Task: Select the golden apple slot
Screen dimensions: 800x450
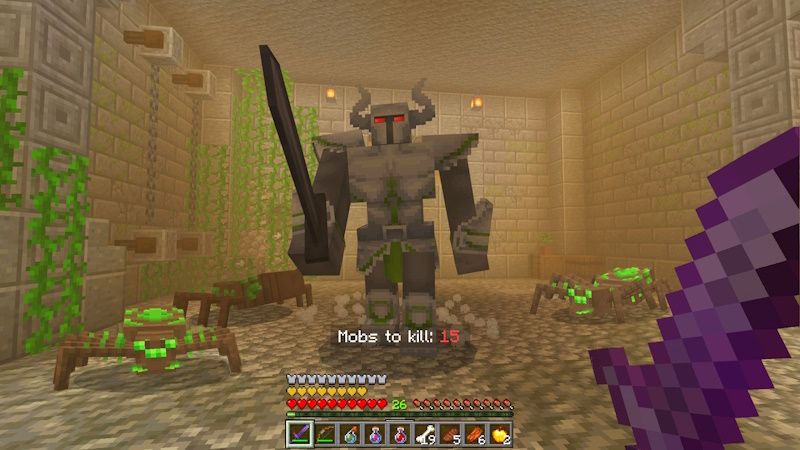Action: [x=500, y=434]
